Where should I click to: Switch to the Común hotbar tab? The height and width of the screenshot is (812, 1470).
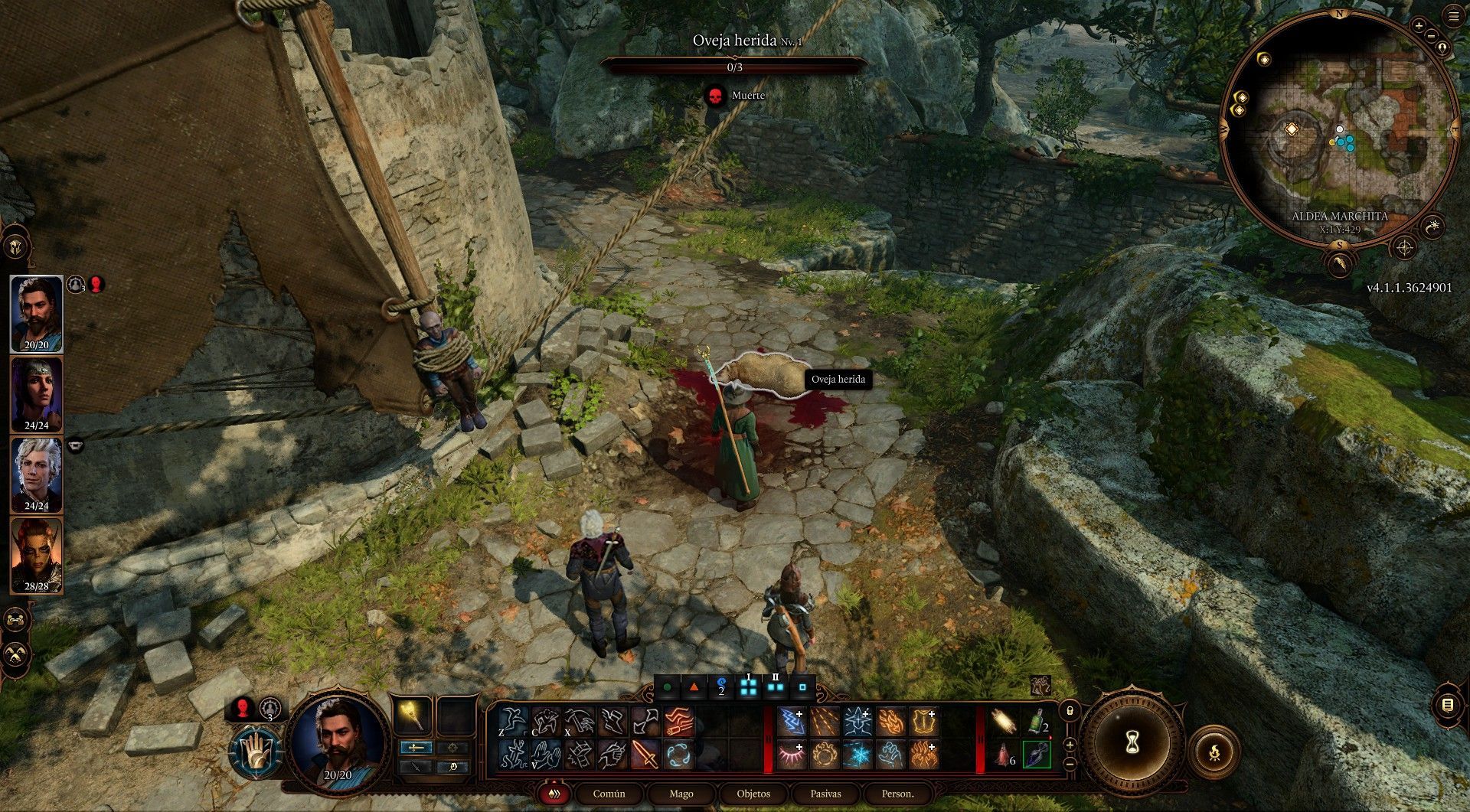pos(609,794)
